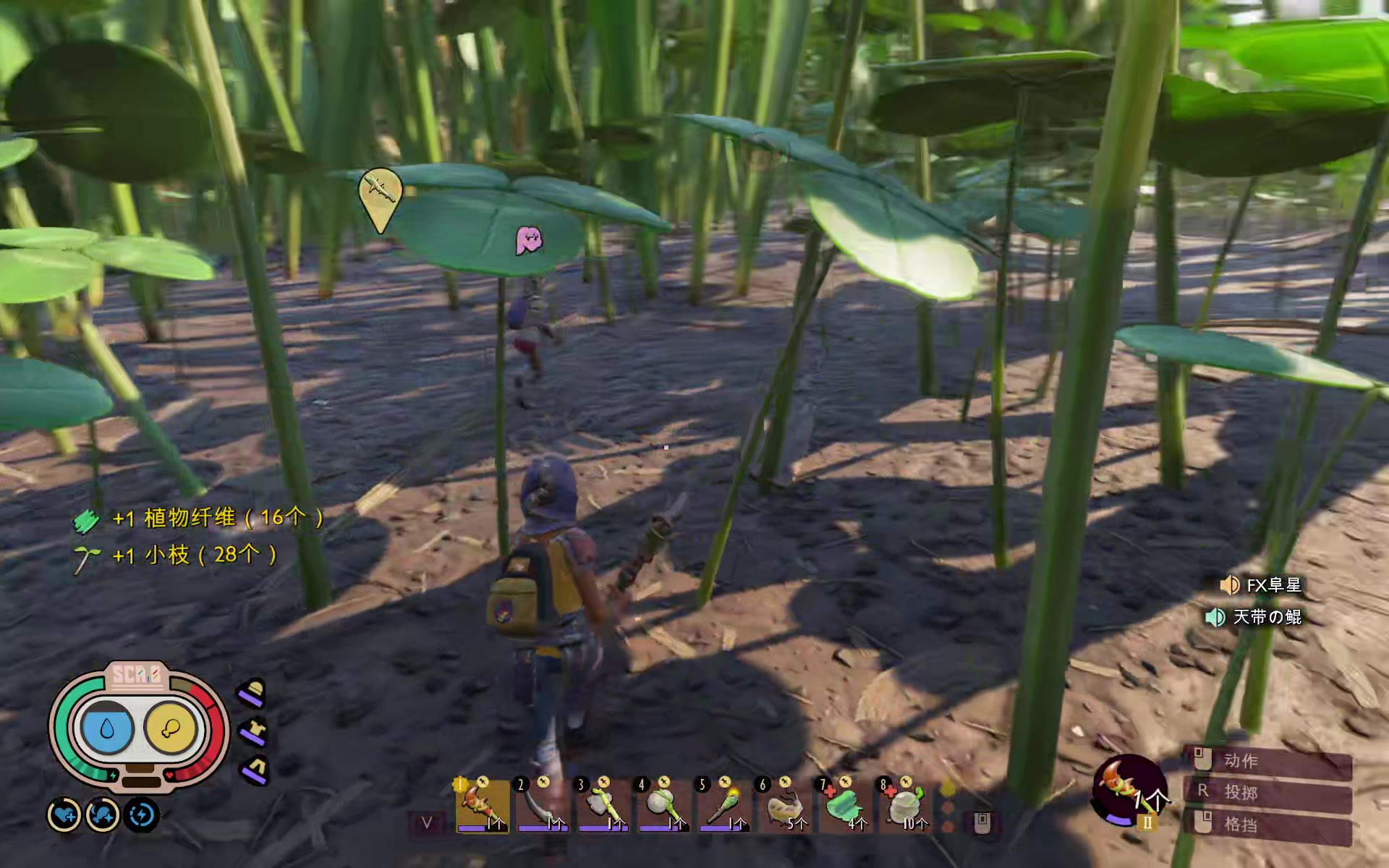This screenshot has height=868, width=1389.
Task: Click the weapon map marker pin
Action: coord(380,192)
